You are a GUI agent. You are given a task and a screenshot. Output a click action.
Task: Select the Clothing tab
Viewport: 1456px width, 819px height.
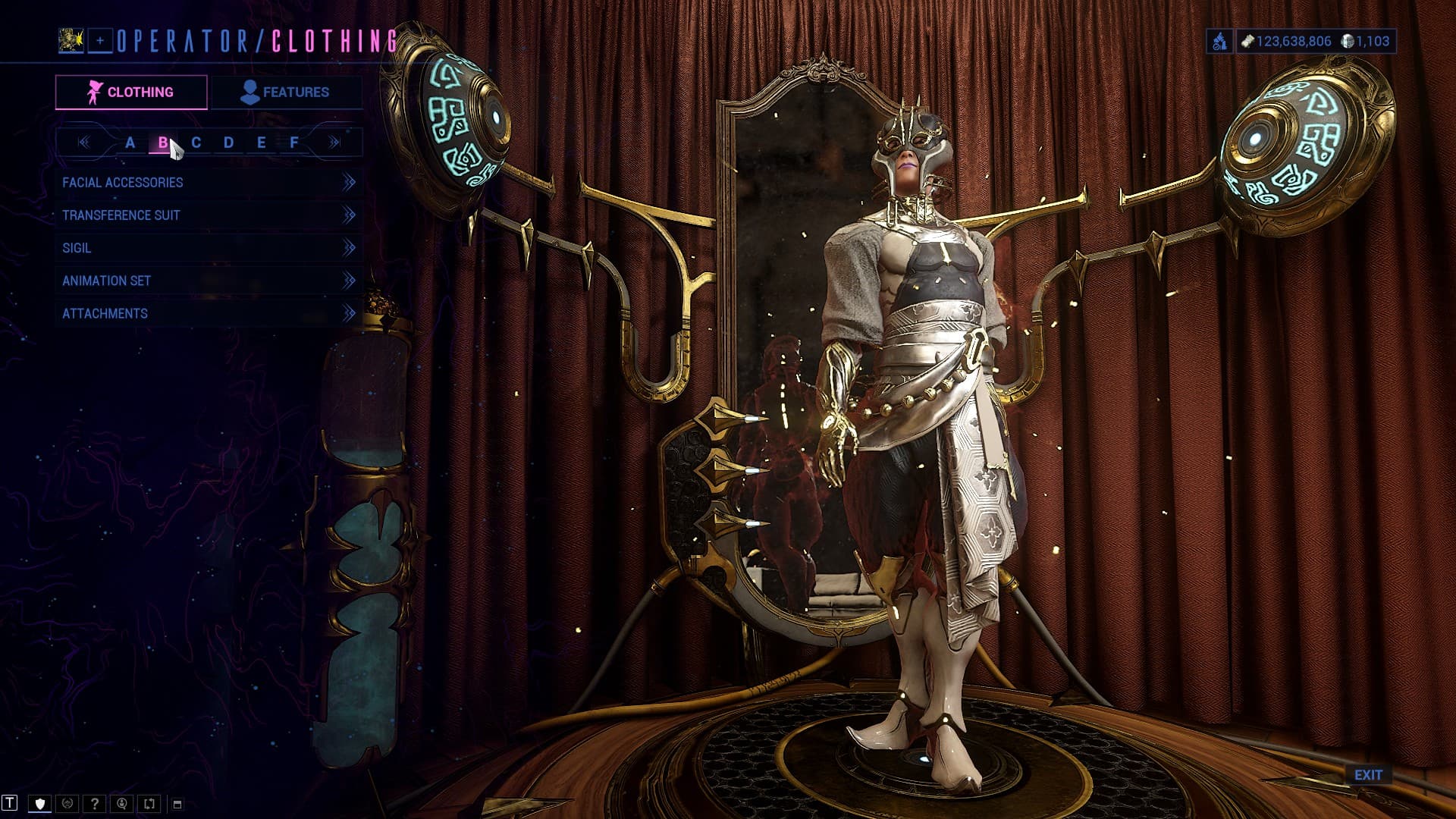coord(131,93)
